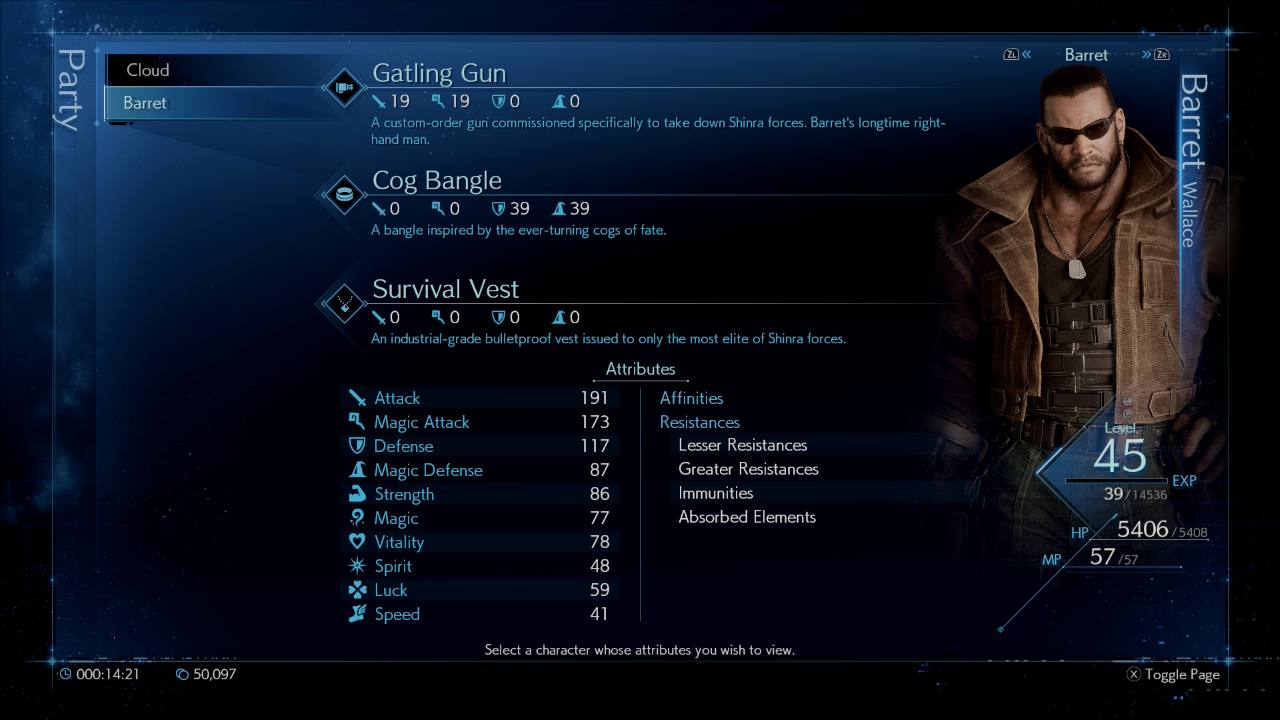Click the next character arrow beside Barret
Viewport: 1280px width, 720px height.
coord(1153,55)
